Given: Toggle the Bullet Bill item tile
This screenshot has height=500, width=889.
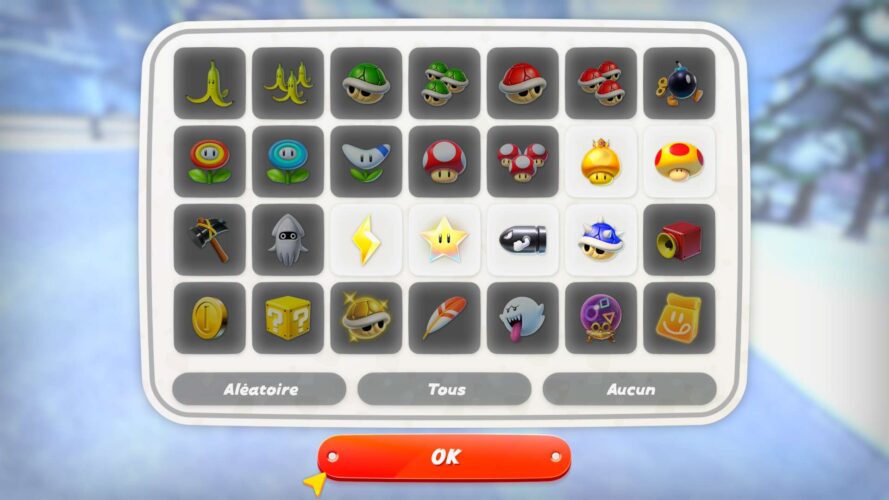Looking at the screenshot, I should [522, 240].
